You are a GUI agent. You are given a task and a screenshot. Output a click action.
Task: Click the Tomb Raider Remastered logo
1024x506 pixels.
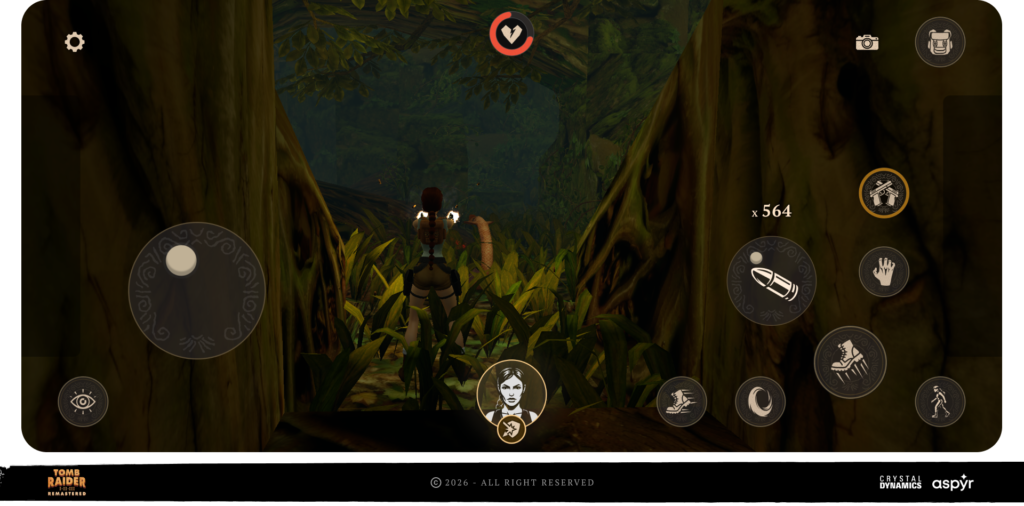67,482
